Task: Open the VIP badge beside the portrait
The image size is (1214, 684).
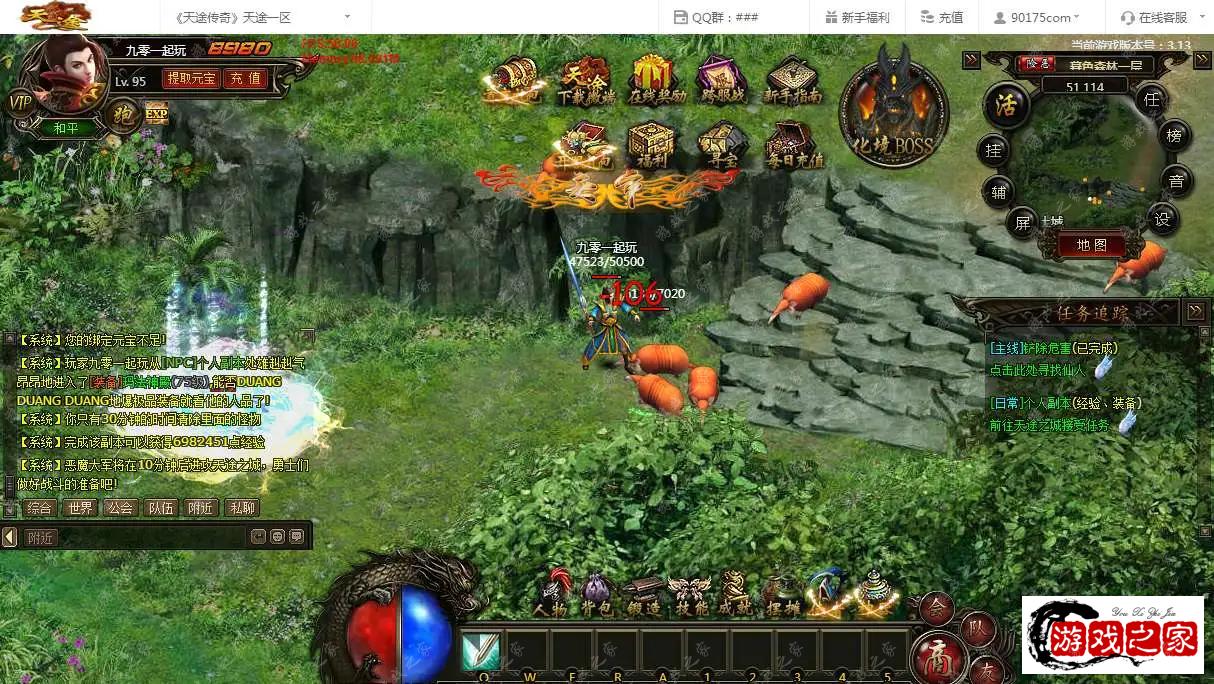Action: click(20, 102)
